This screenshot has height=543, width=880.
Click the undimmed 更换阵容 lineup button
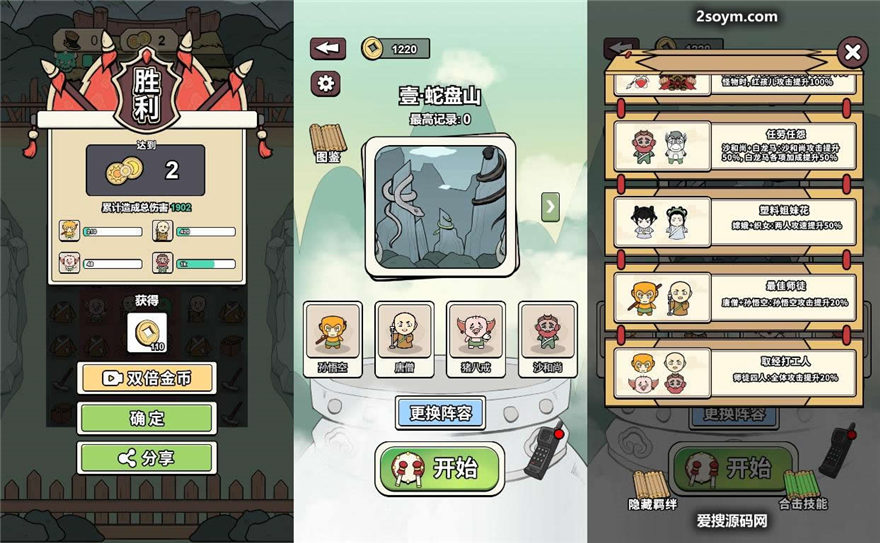click(440, 412)
